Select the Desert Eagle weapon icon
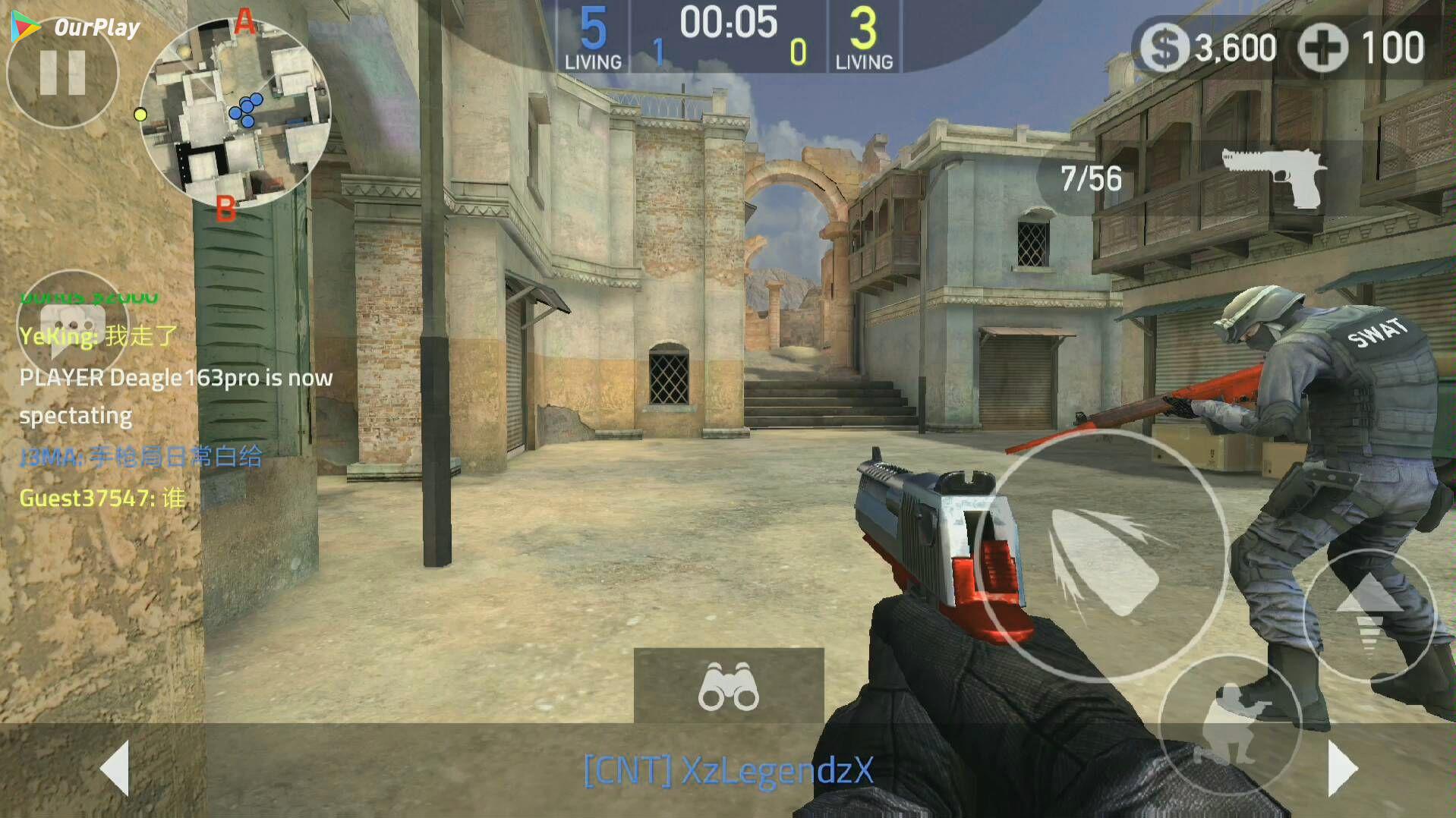 [x=1273, y=177]
